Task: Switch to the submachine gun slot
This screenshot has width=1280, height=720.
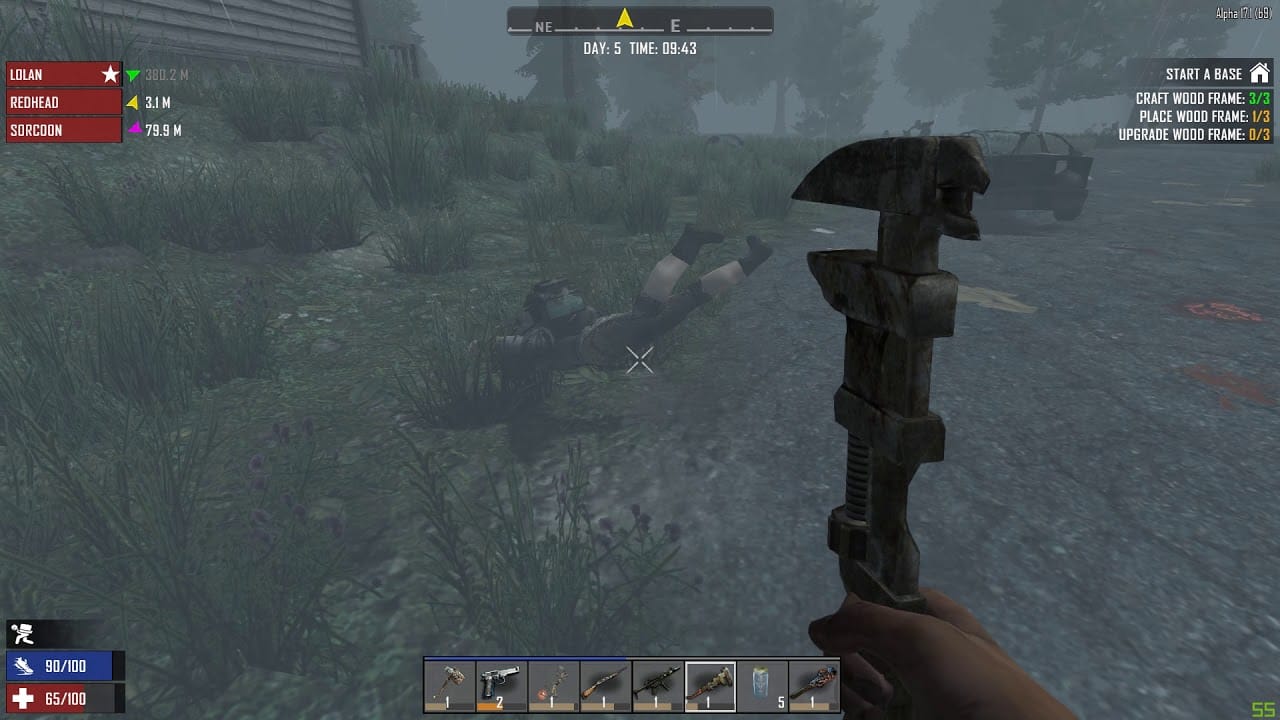Action: tap(658, 686)
